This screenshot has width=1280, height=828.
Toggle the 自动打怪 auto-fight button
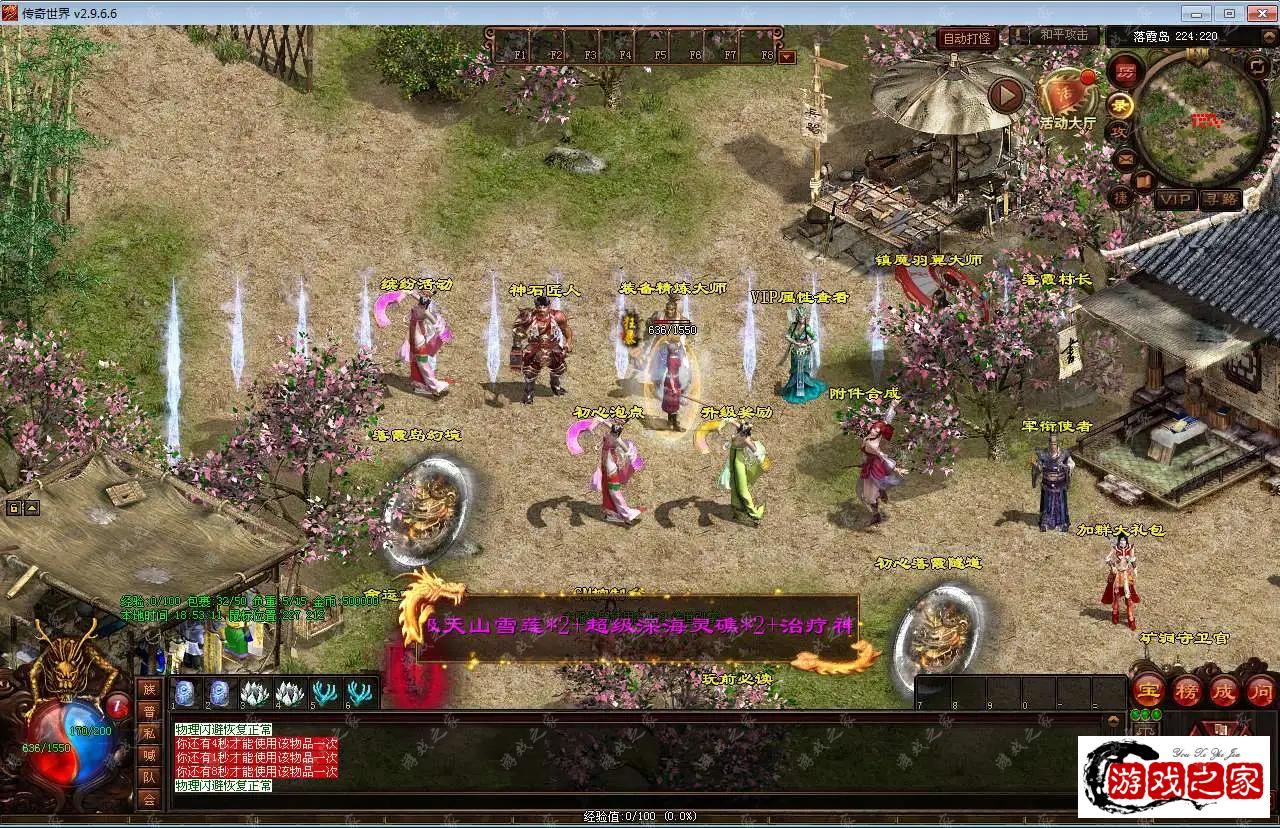[x=967, y=39]
